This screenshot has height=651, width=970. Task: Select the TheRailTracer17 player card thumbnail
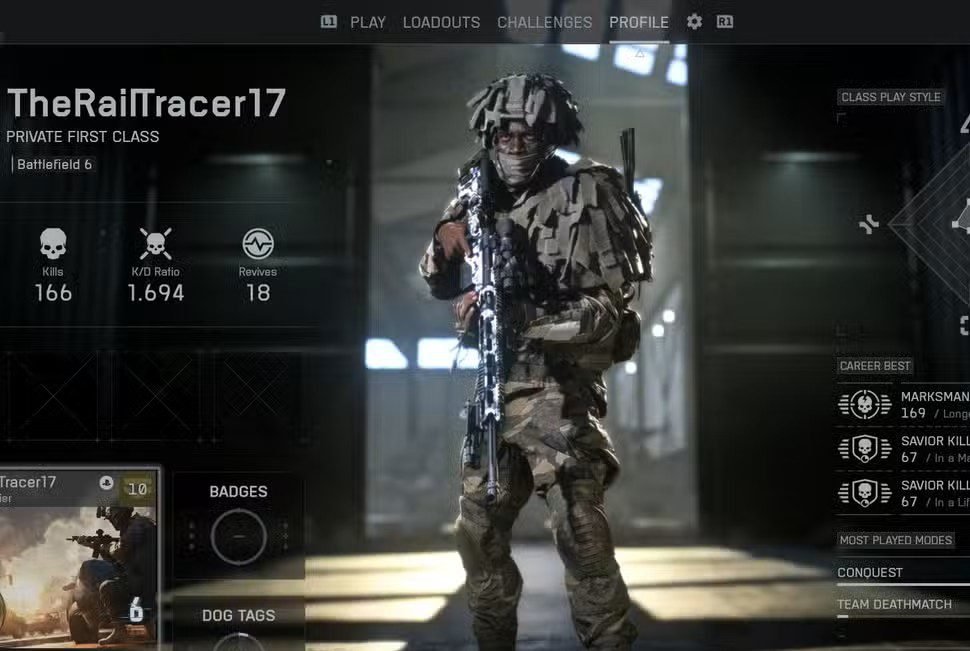[78, 557]
